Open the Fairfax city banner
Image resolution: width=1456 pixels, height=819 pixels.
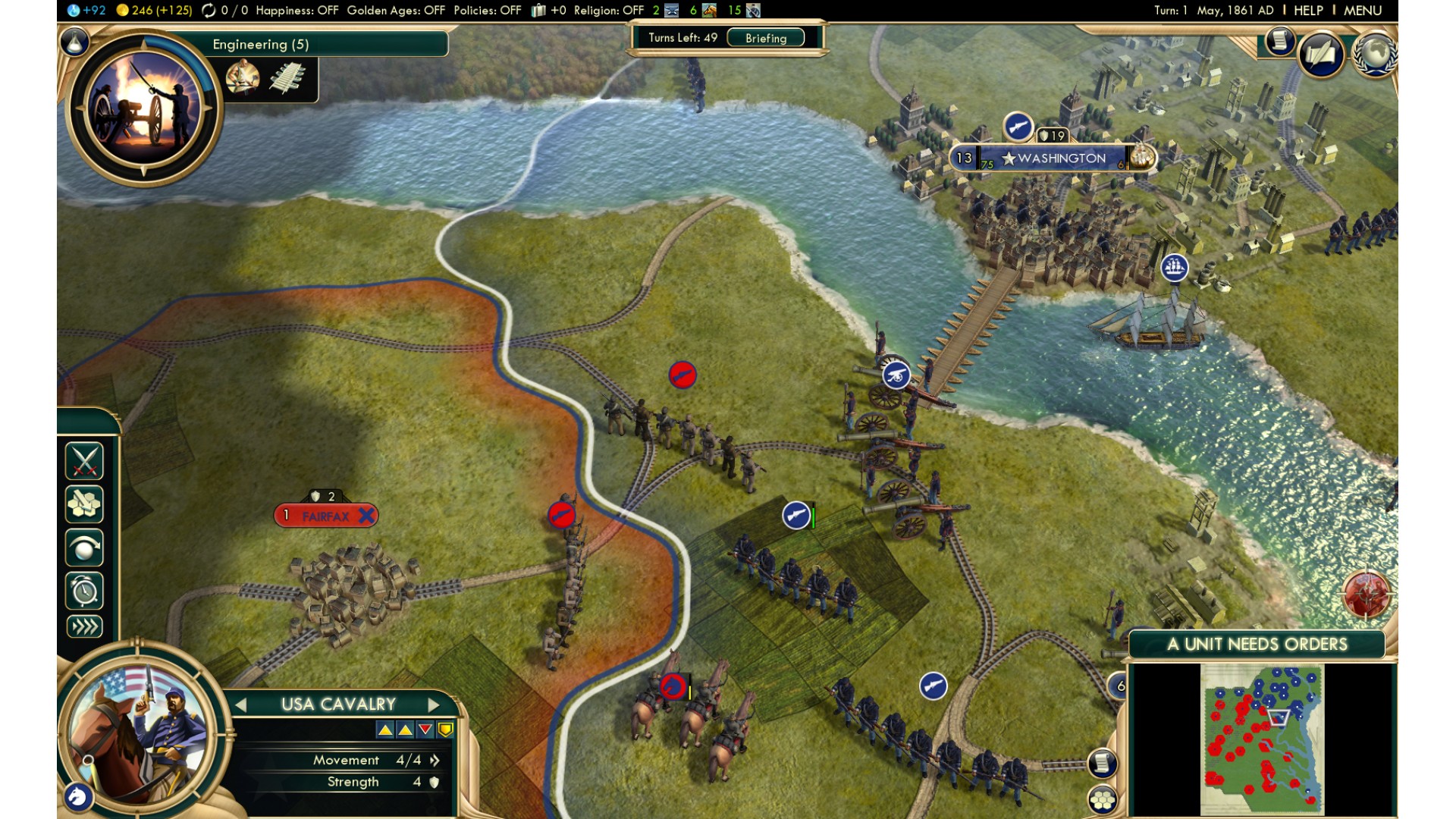click(x=326, y=516)
